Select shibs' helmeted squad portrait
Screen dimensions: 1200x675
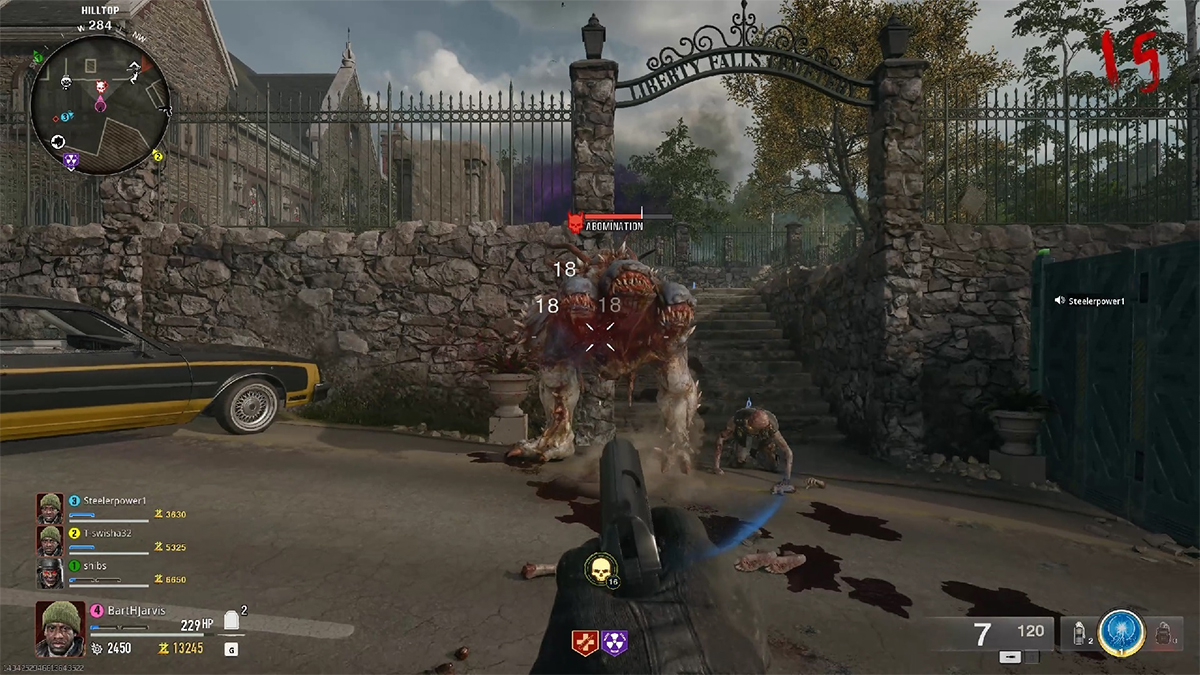click(x=50, y=573)
